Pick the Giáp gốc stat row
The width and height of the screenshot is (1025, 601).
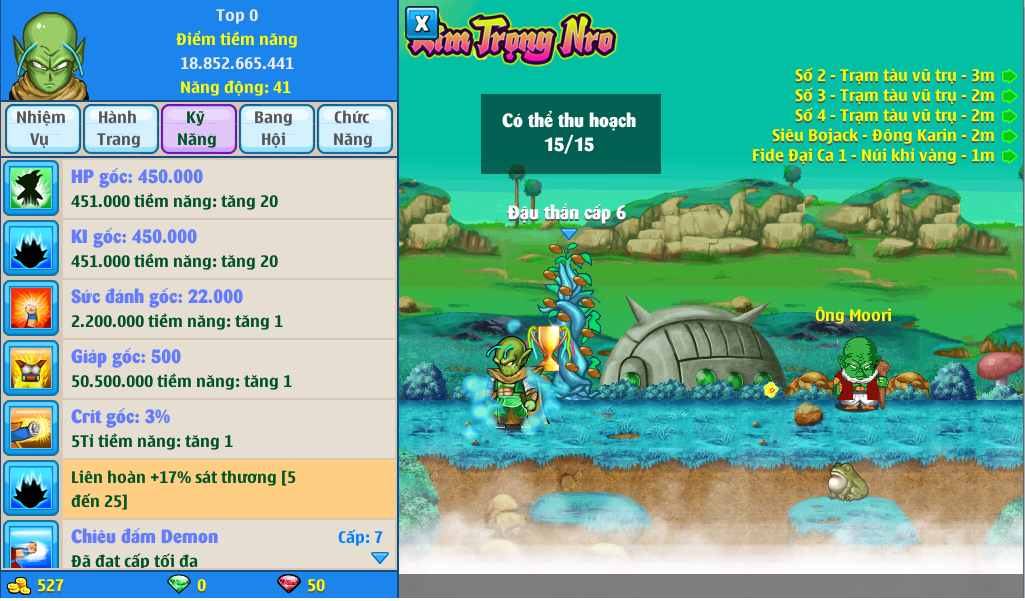pyautogui.click(x=199, y=369)
